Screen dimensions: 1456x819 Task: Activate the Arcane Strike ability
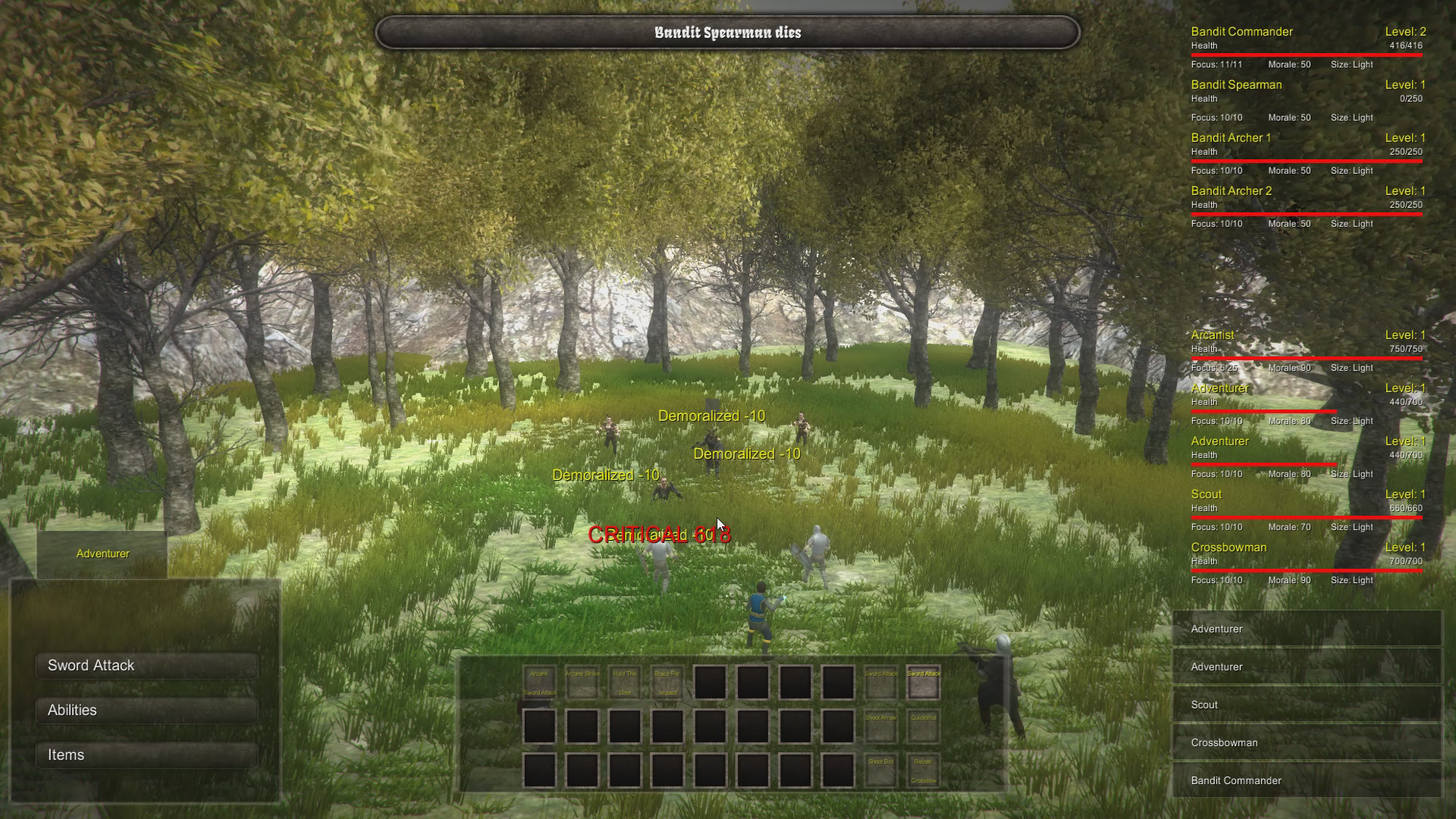[582, 681]
